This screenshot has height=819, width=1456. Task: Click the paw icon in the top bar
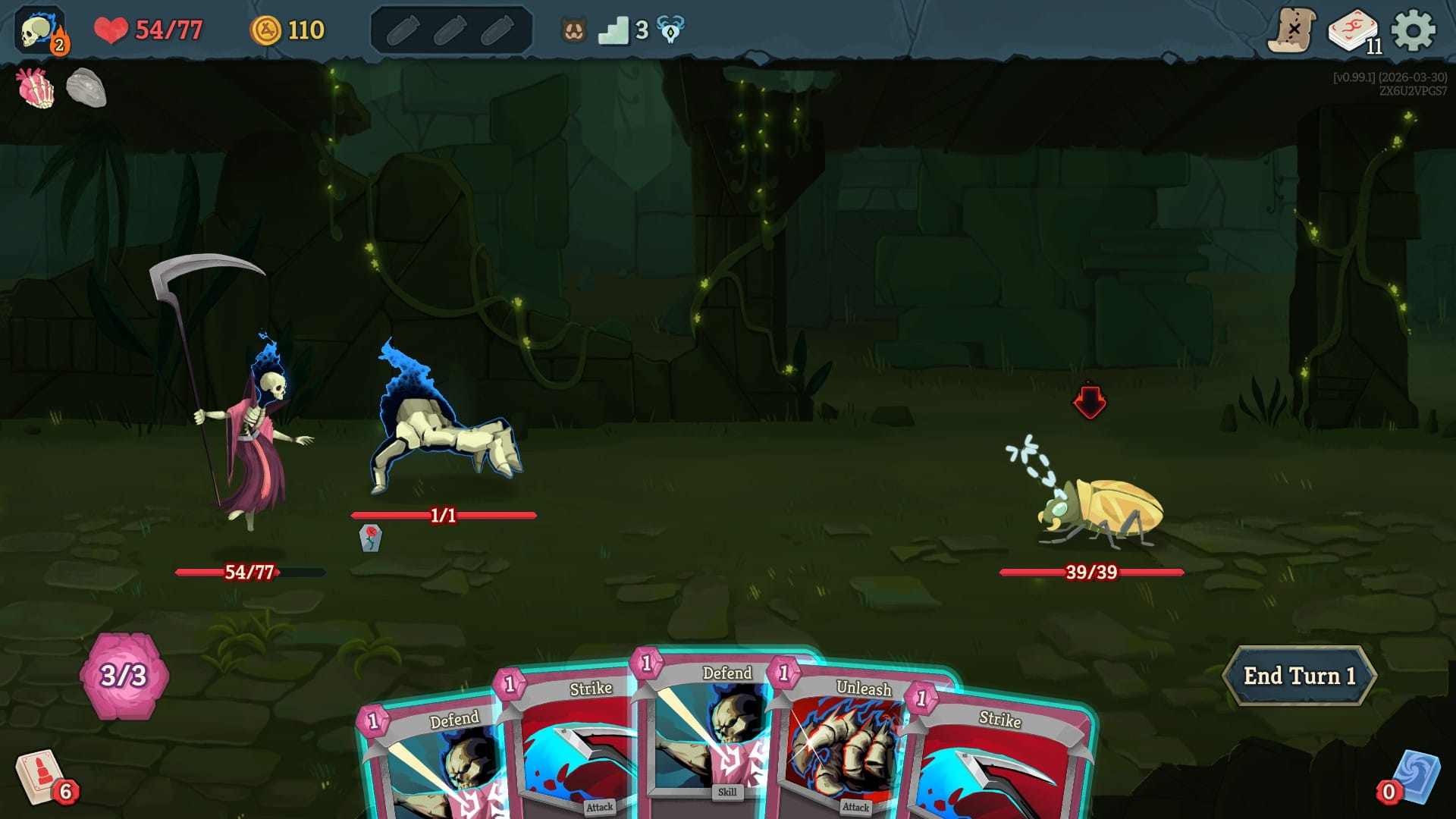(575, 30)
